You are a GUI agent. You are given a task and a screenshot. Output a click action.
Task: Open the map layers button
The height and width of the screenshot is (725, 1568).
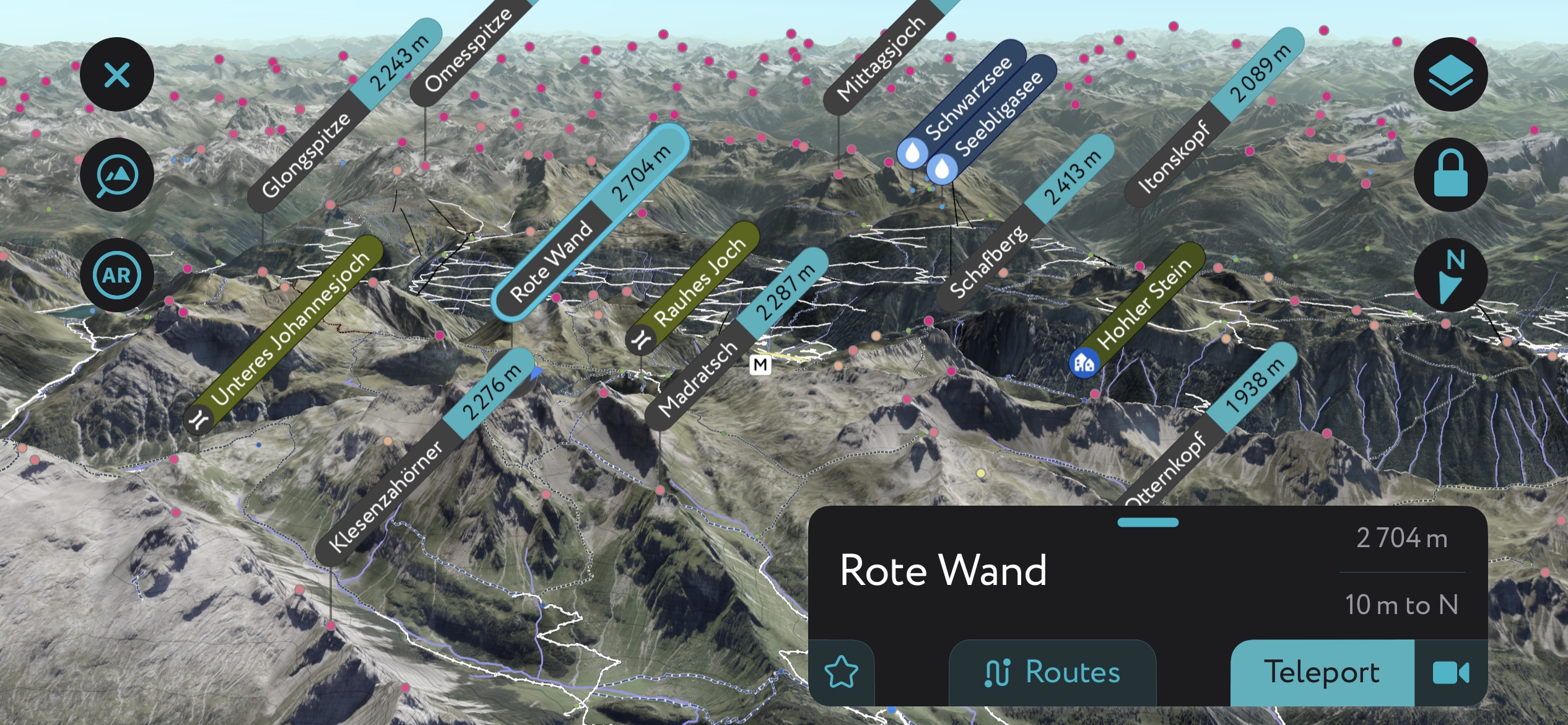[x=1450, y=75]
